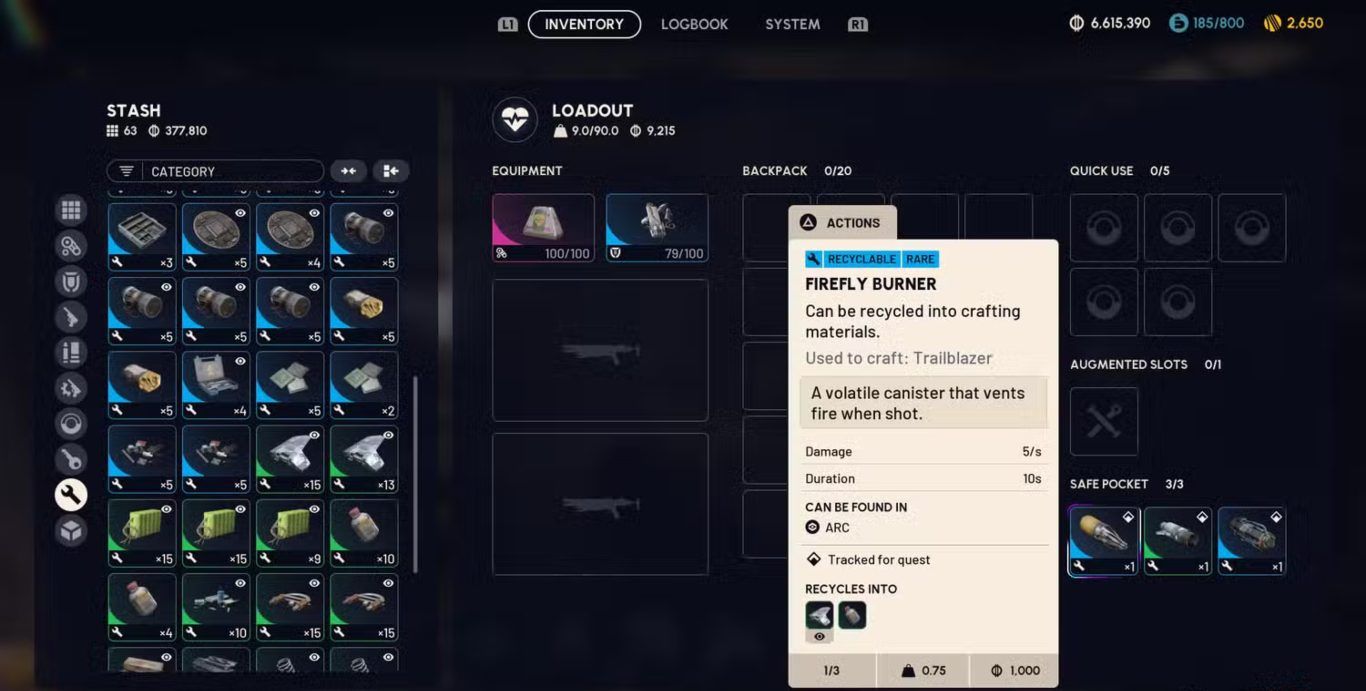
Task: Select the rightmost safe pocket item
Action: pos(1251,540)
